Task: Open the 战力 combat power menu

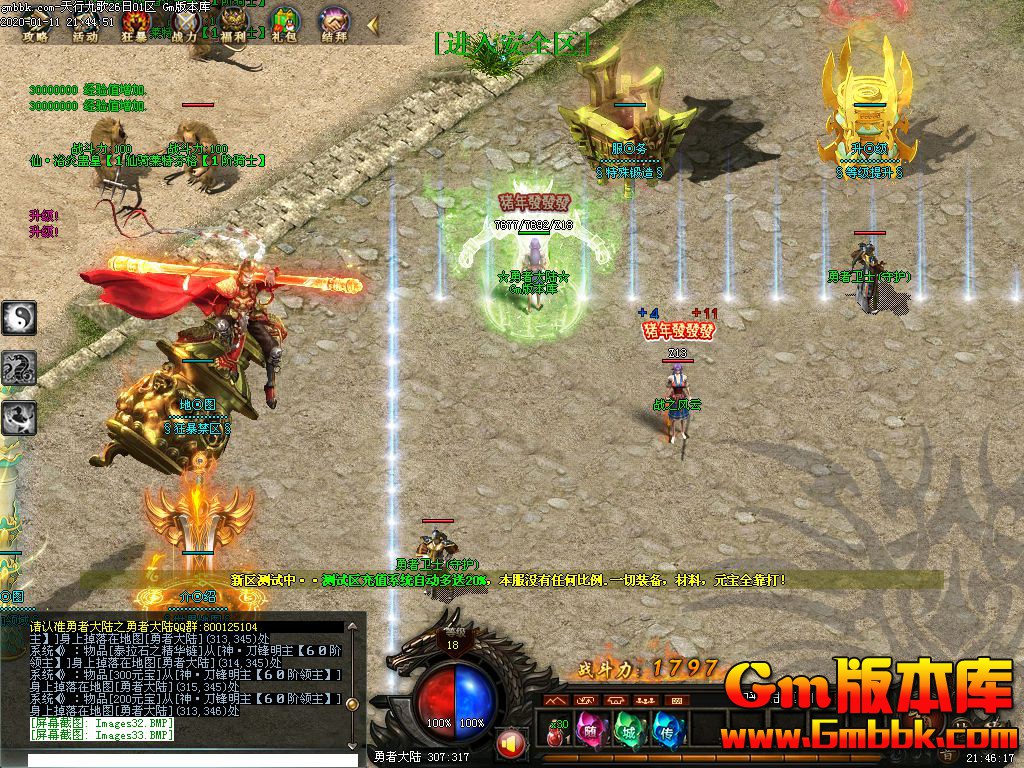Action: pyautogui.click(x=185, y=24)
